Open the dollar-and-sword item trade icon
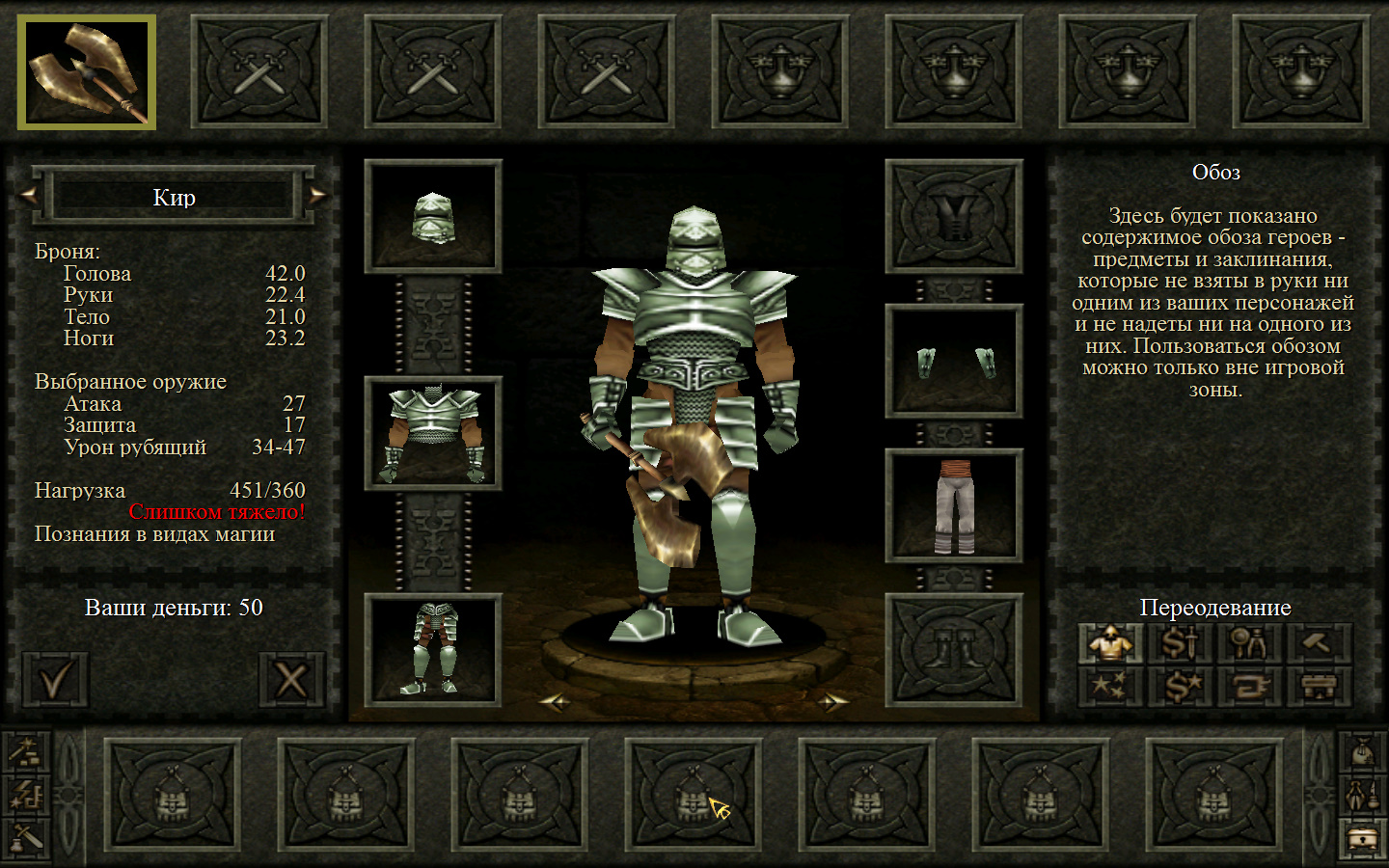 [1181, 642]
